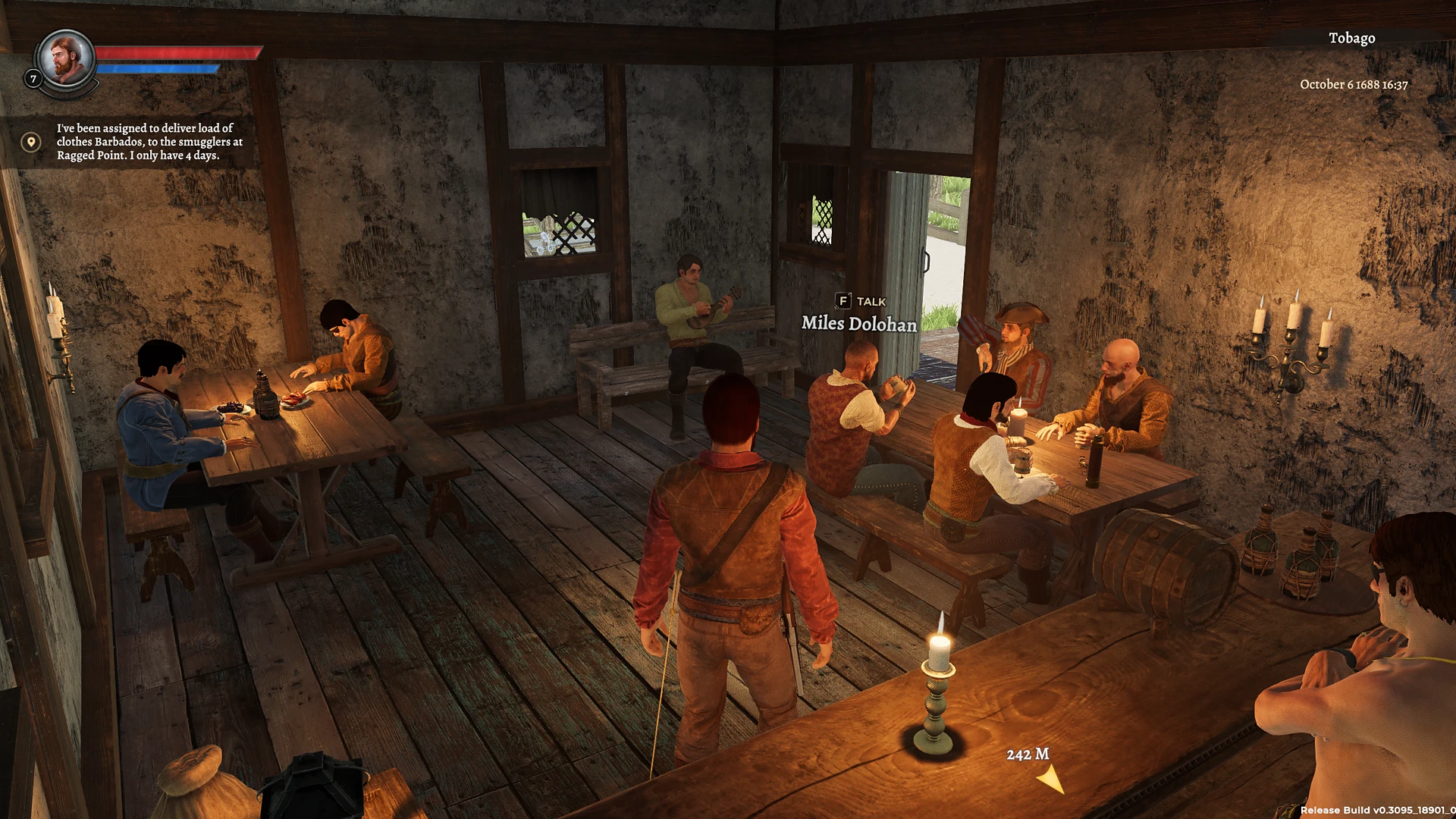This screenshot has height=819, width=1456.
Task: Select the level 7 badge
Action: (33, 78)
